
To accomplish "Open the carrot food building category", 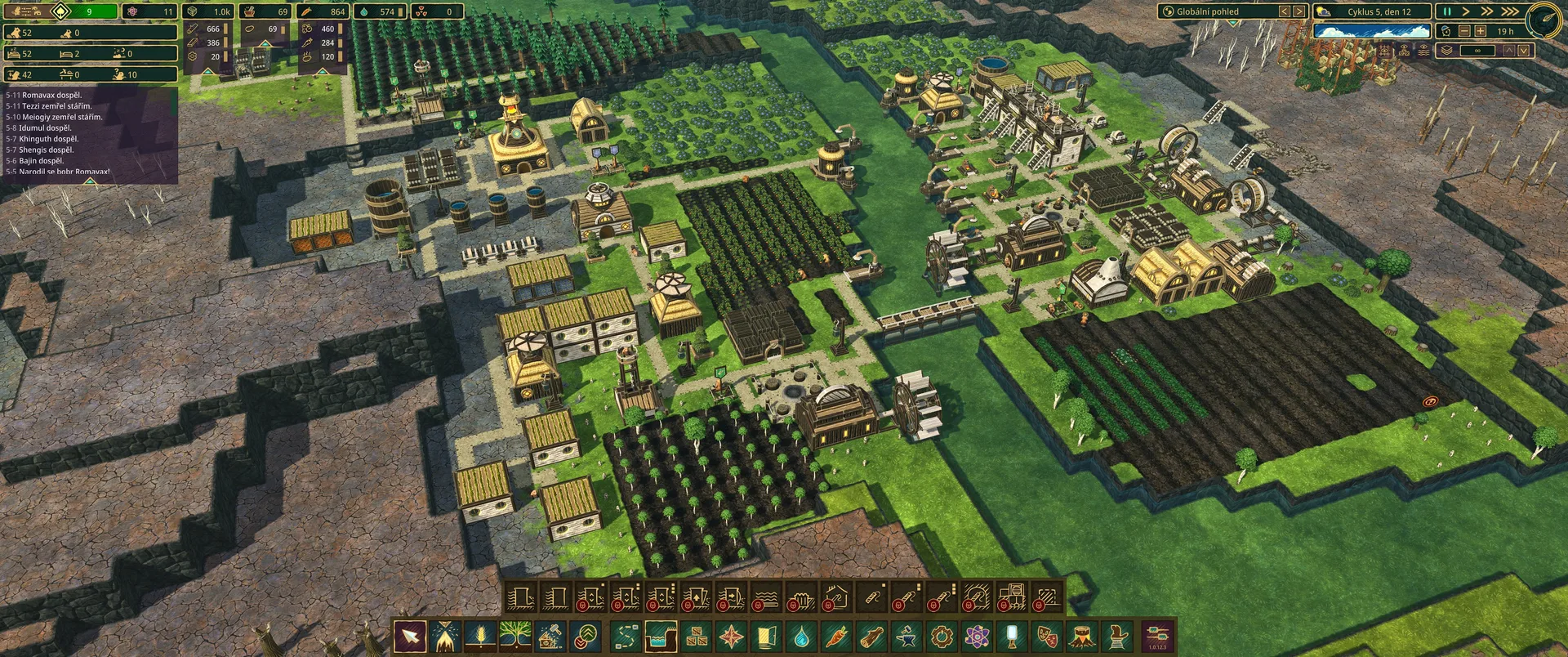I will [836, 637].
